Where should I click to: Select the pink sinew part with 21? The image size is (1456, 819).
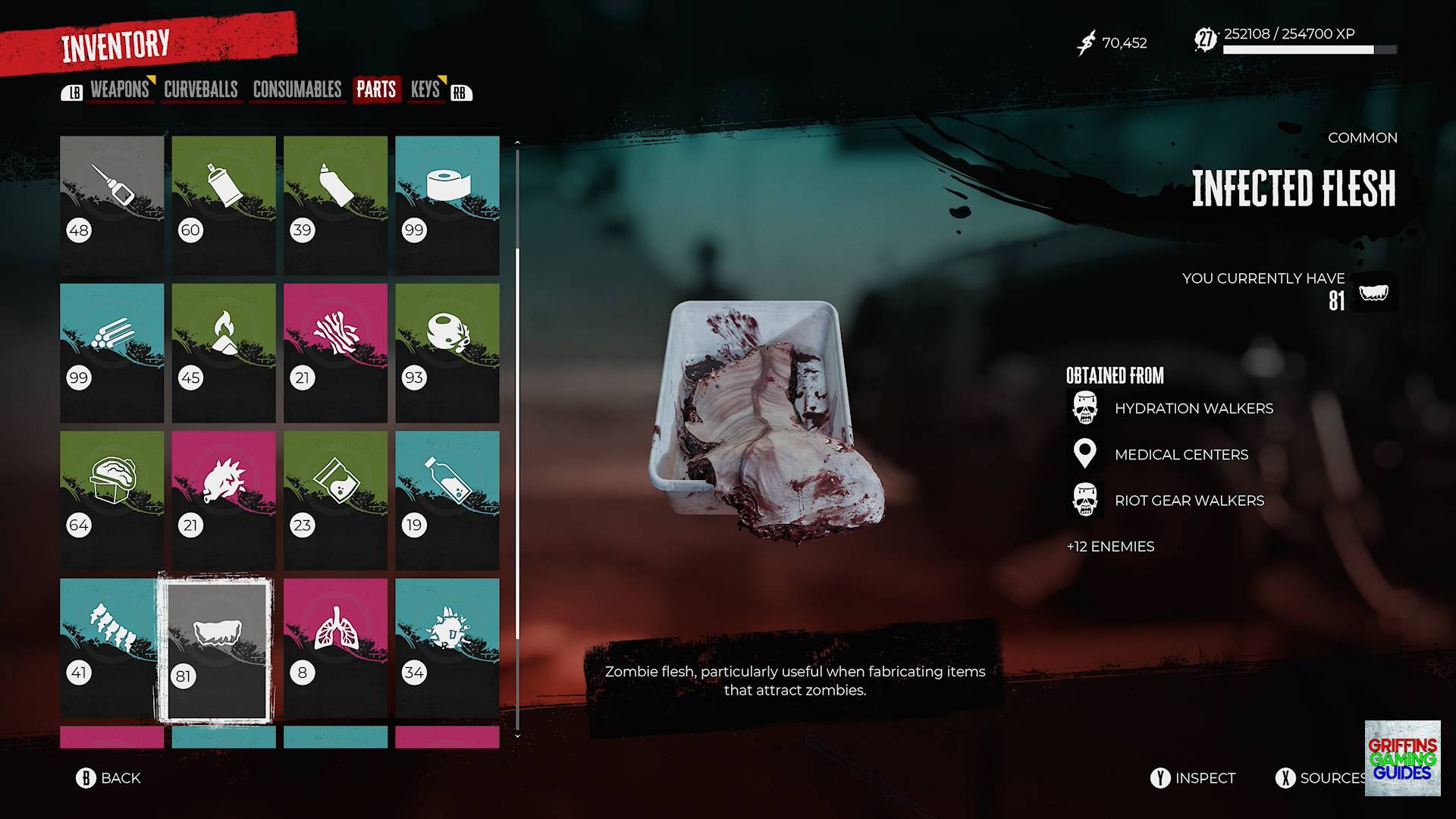point(335,353)
